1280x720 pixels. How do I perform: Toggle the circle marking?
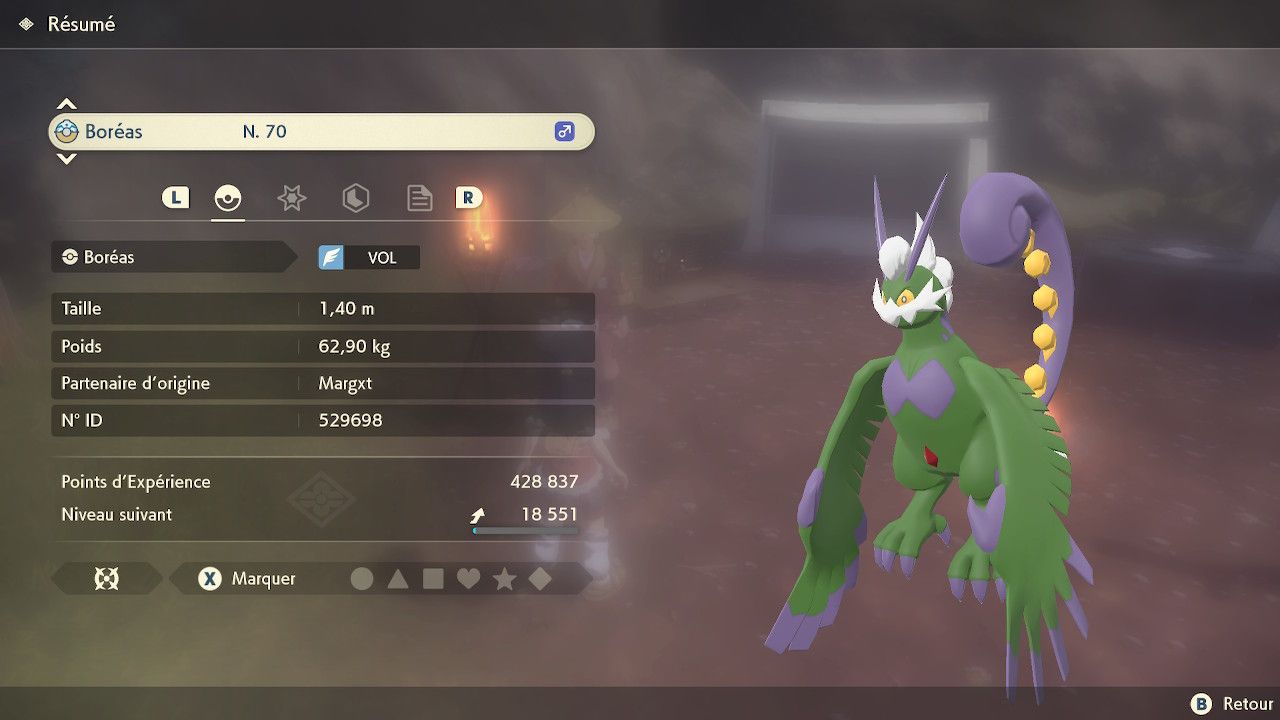pos(362,579)
